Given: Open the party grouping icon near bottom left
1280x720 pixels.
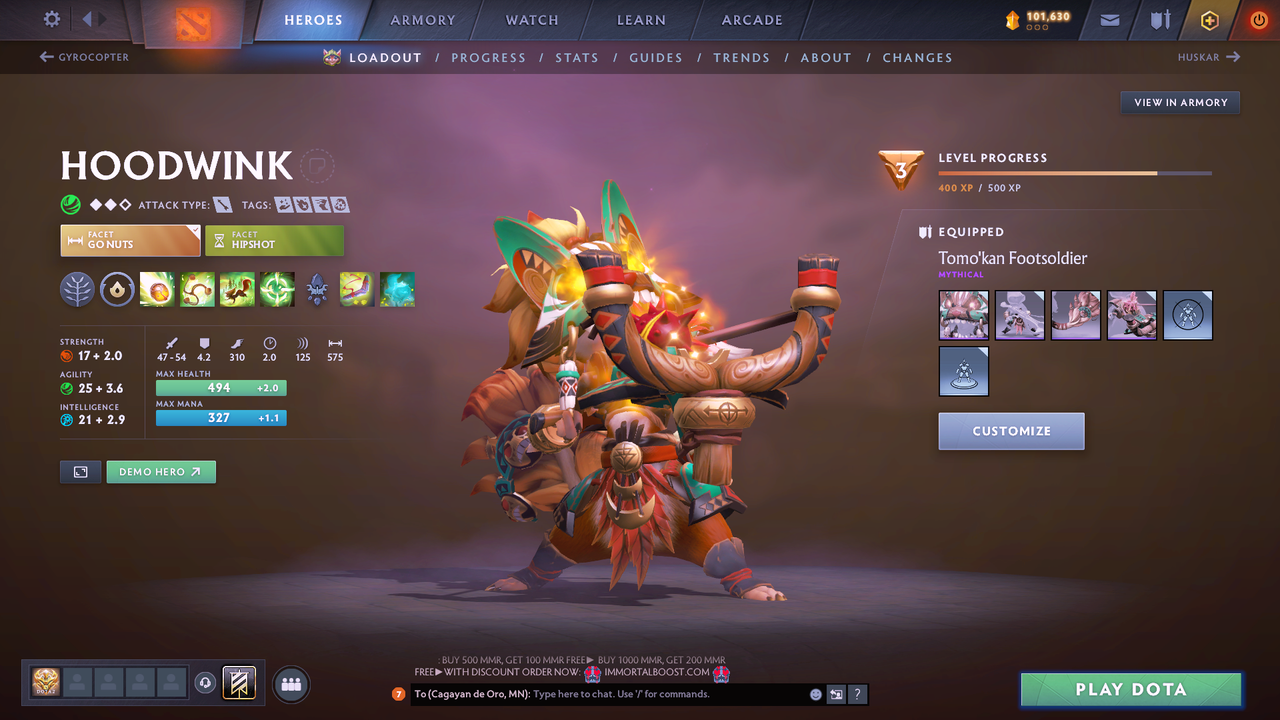Looking at the screenshot, I should pyautogui.click(x=289, y=684).
